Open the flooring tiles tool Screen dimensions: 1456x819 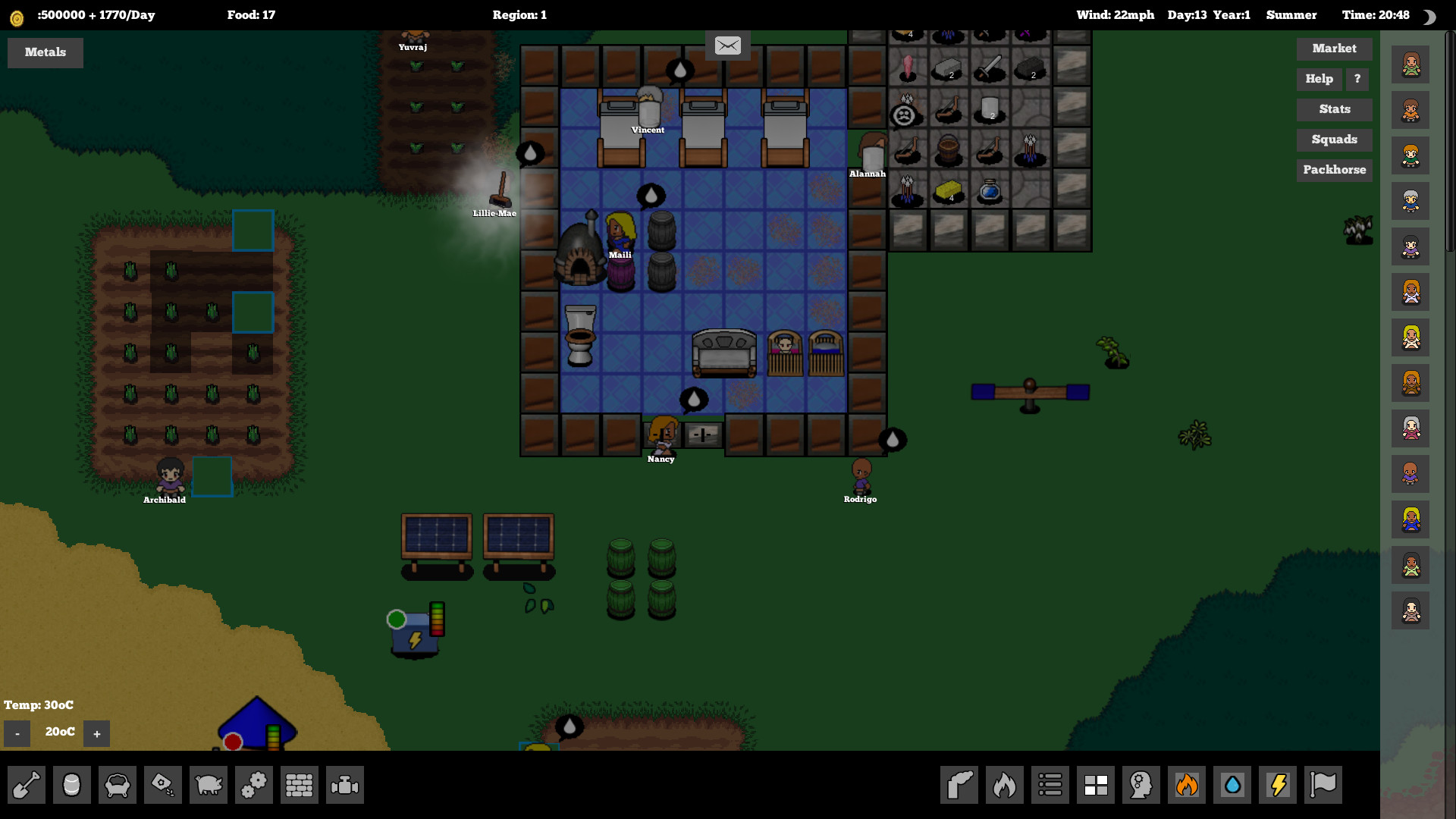pos(1095,785)
